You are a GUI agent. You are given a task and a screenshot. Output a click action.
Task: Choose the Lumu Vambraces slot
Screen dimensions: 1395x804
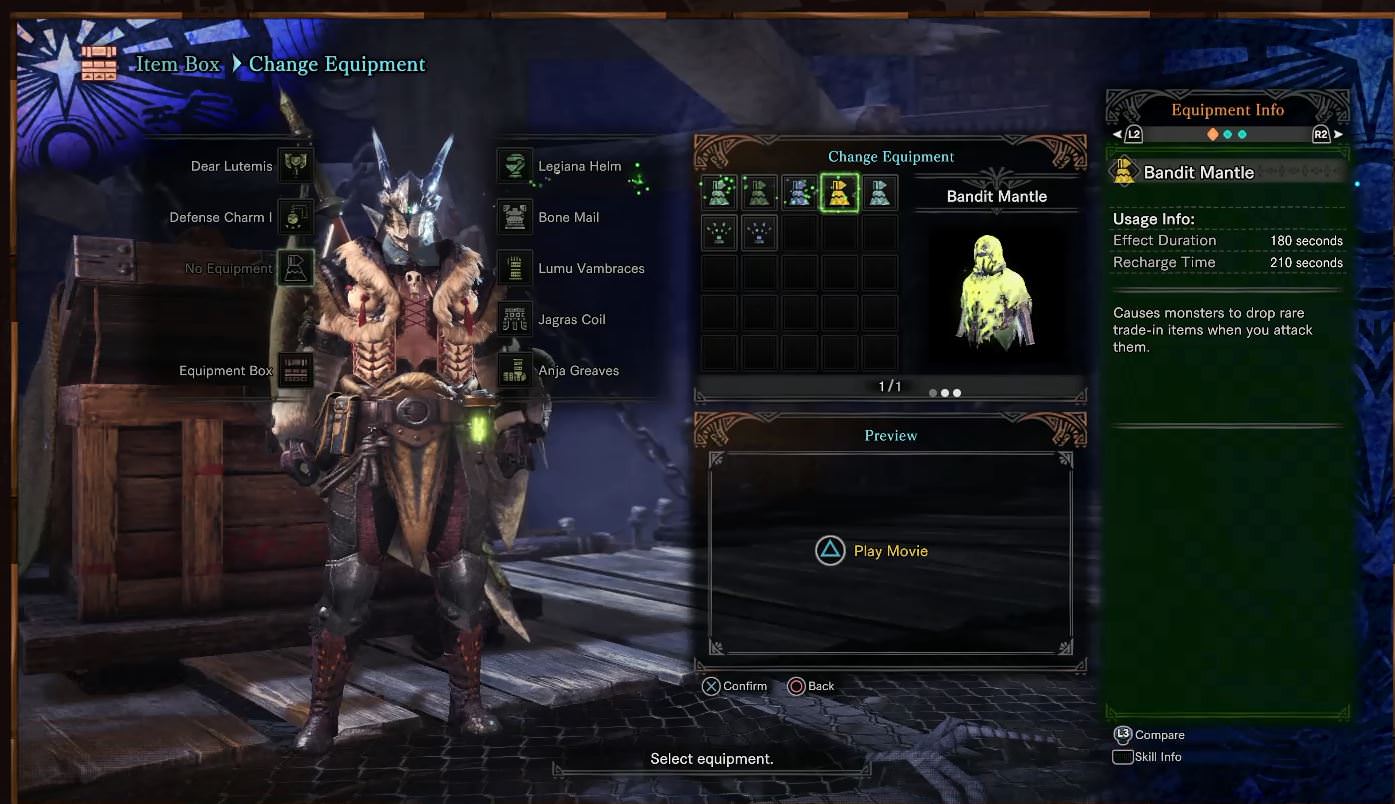pos(515,268)
